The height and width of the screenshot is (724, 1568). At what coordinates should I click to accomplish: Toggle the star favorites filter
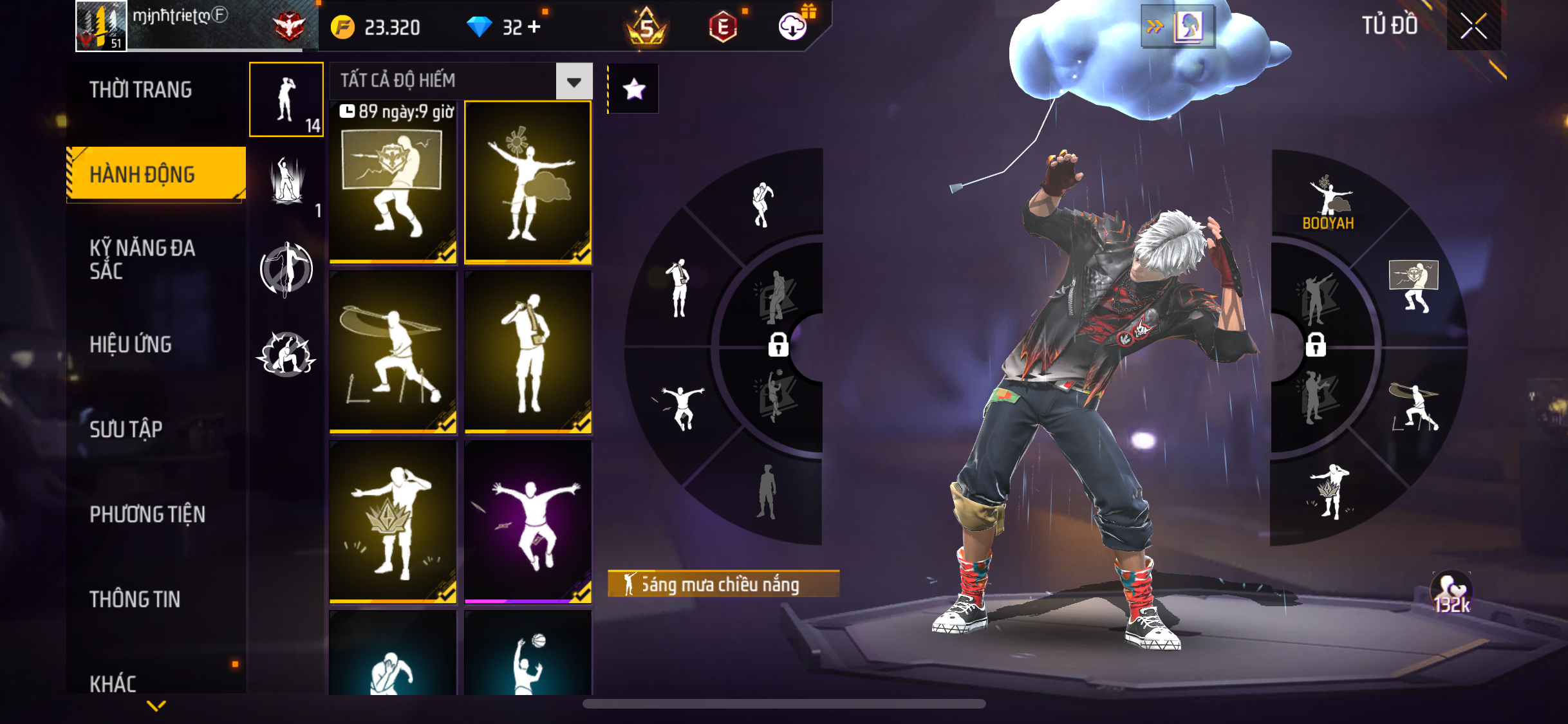point(634,89)
